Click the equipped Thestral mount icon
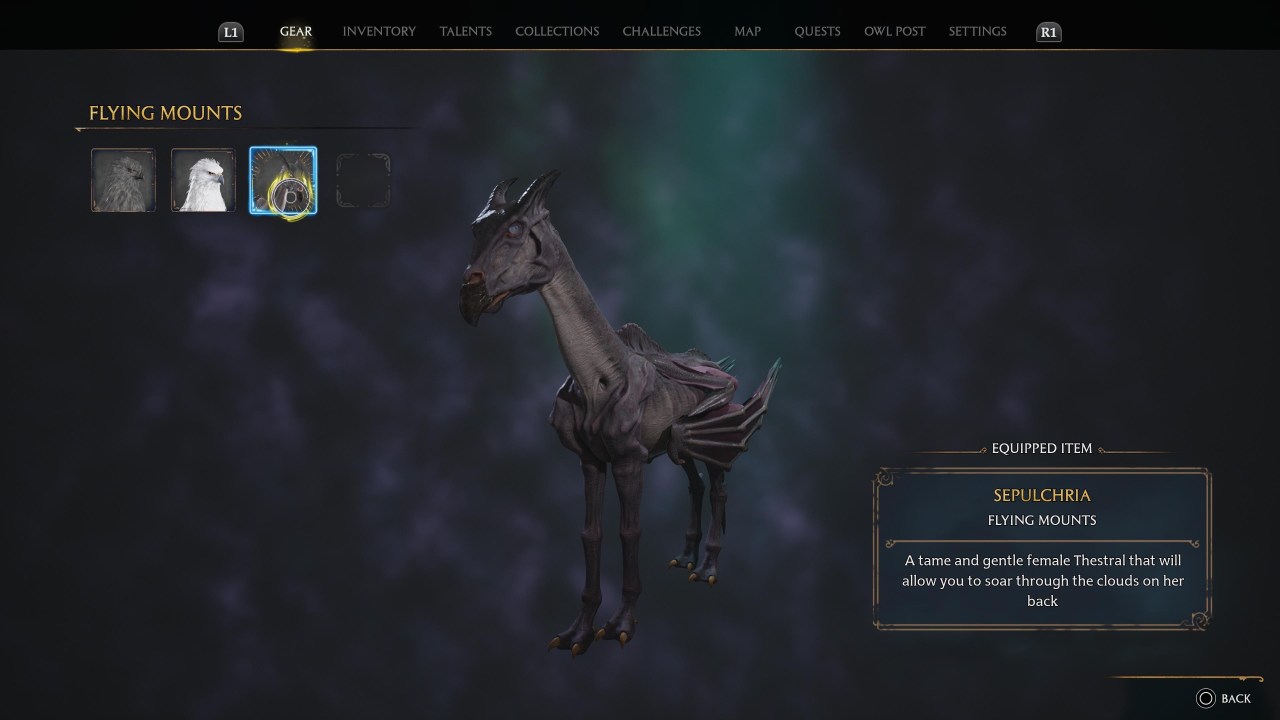The image size is (1280, 720). (283, 180)
